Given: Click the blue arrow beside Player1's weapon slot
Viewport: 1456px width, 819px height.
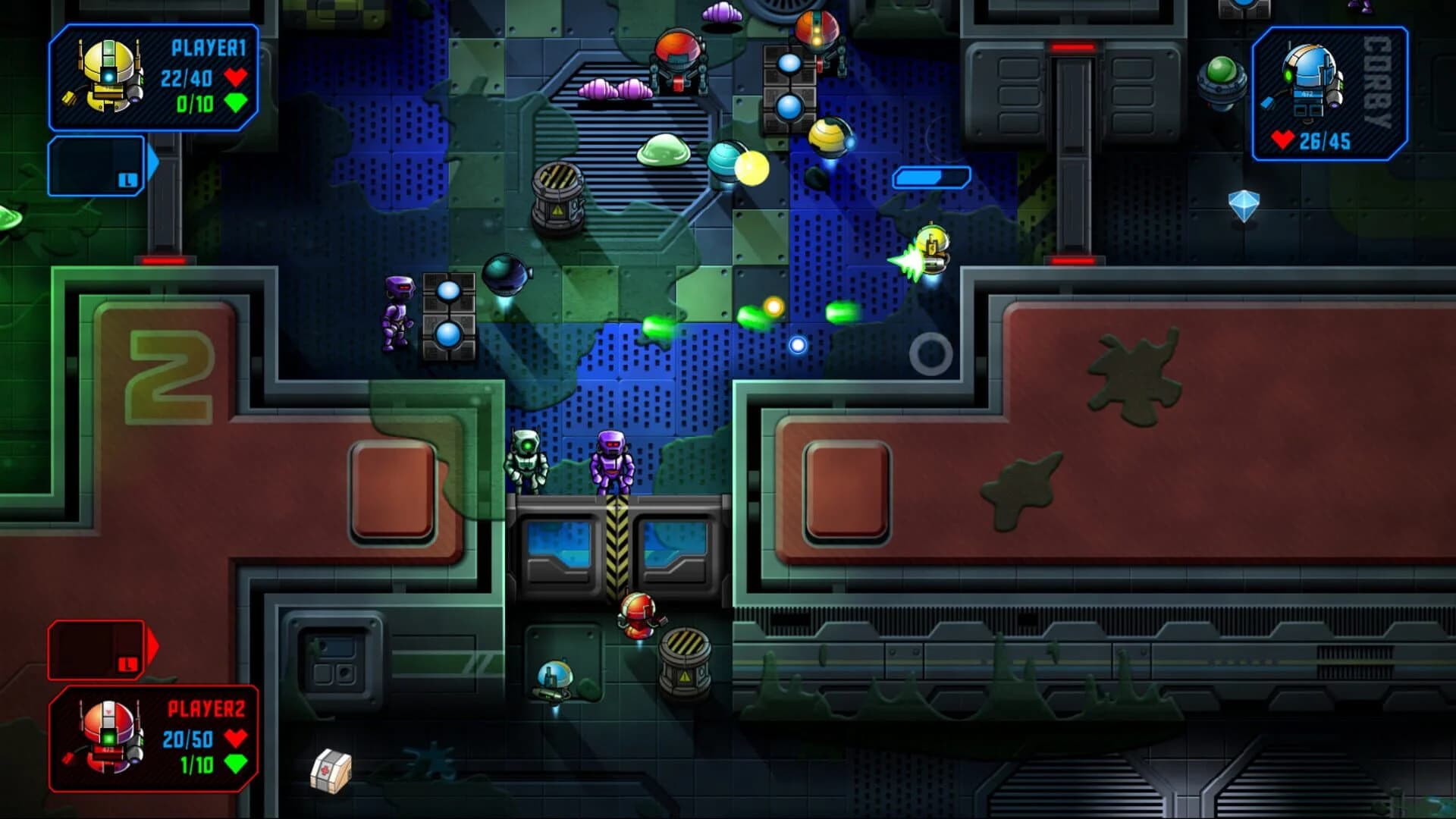Looking at the screenshot, I should point(152,159).
